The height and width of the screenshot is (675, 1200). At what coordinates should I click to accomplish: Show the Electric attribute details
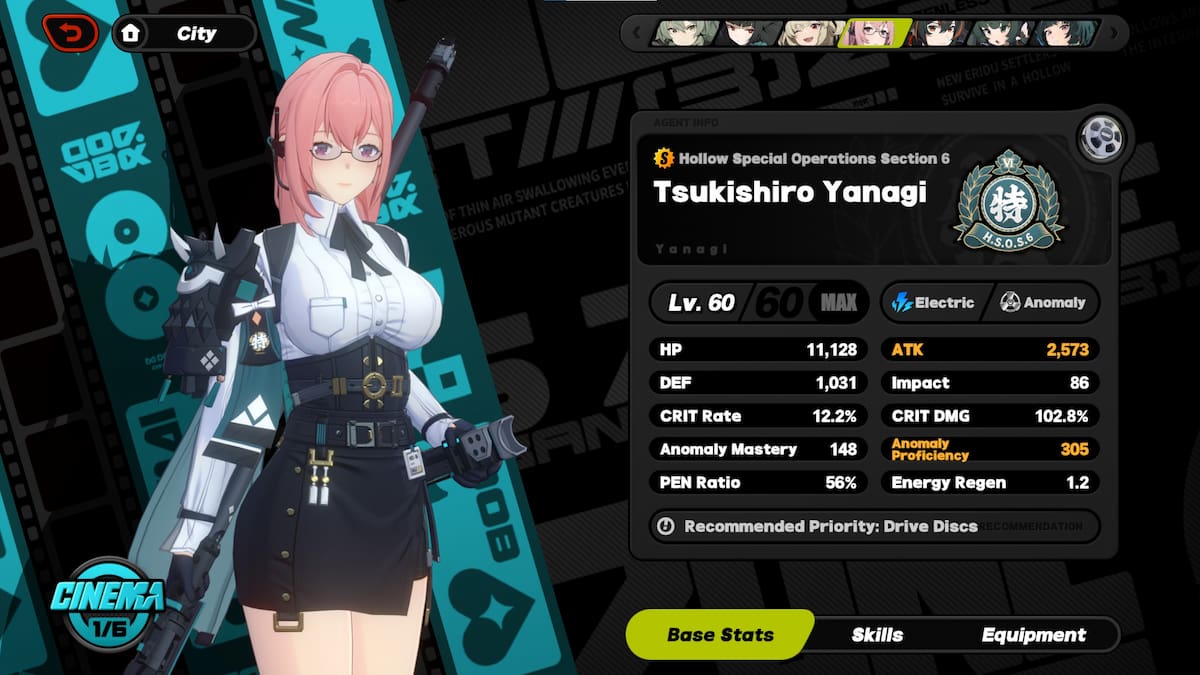[933, 302]
